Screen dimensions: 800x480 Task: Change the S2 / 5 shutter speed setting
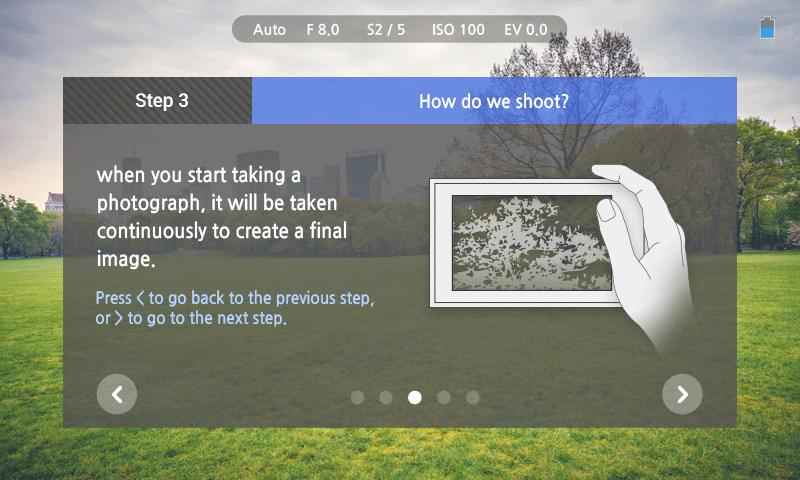click(x=386, y=30)
